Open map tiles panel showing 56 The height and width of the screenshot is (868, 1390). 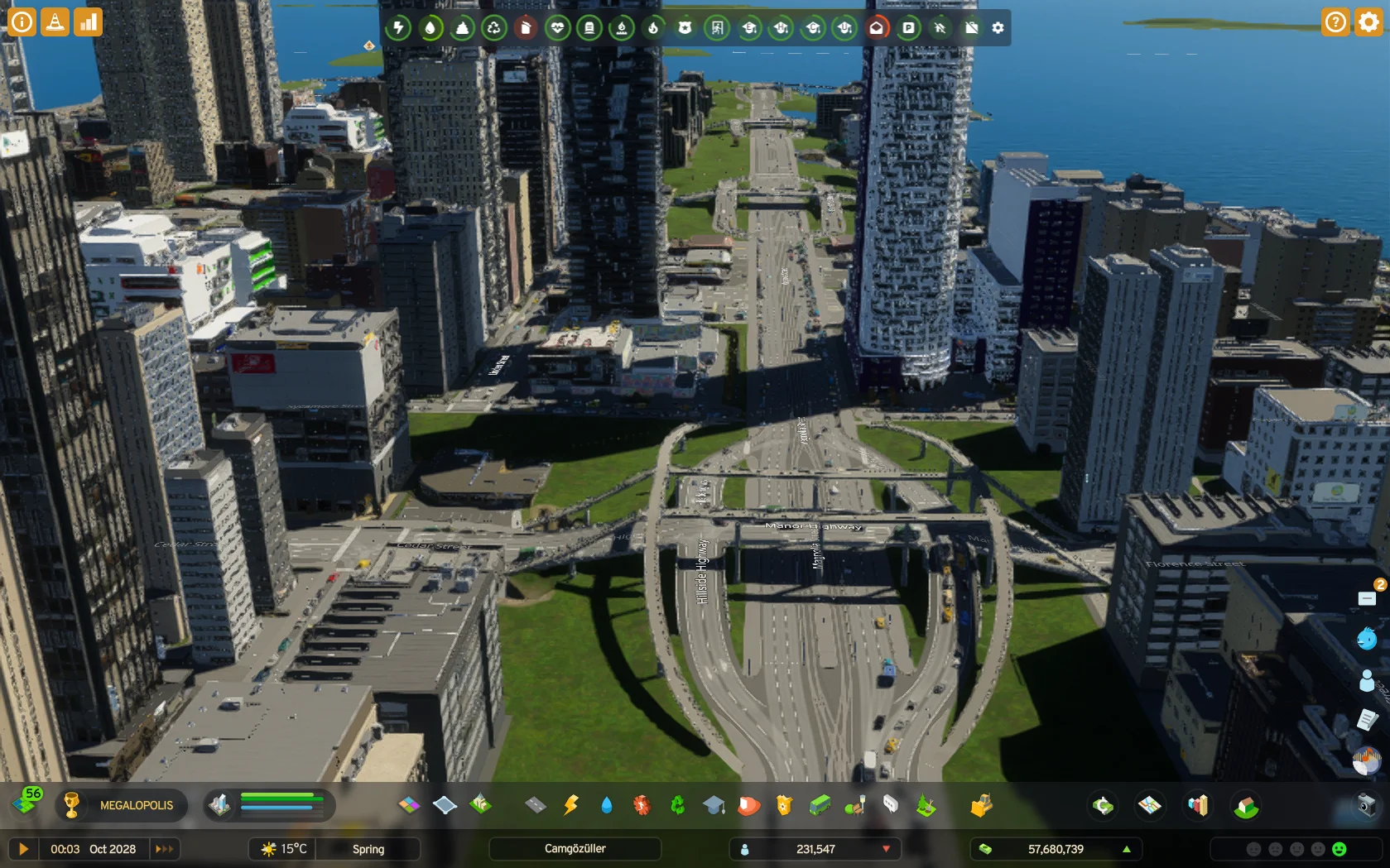[26, 803]
